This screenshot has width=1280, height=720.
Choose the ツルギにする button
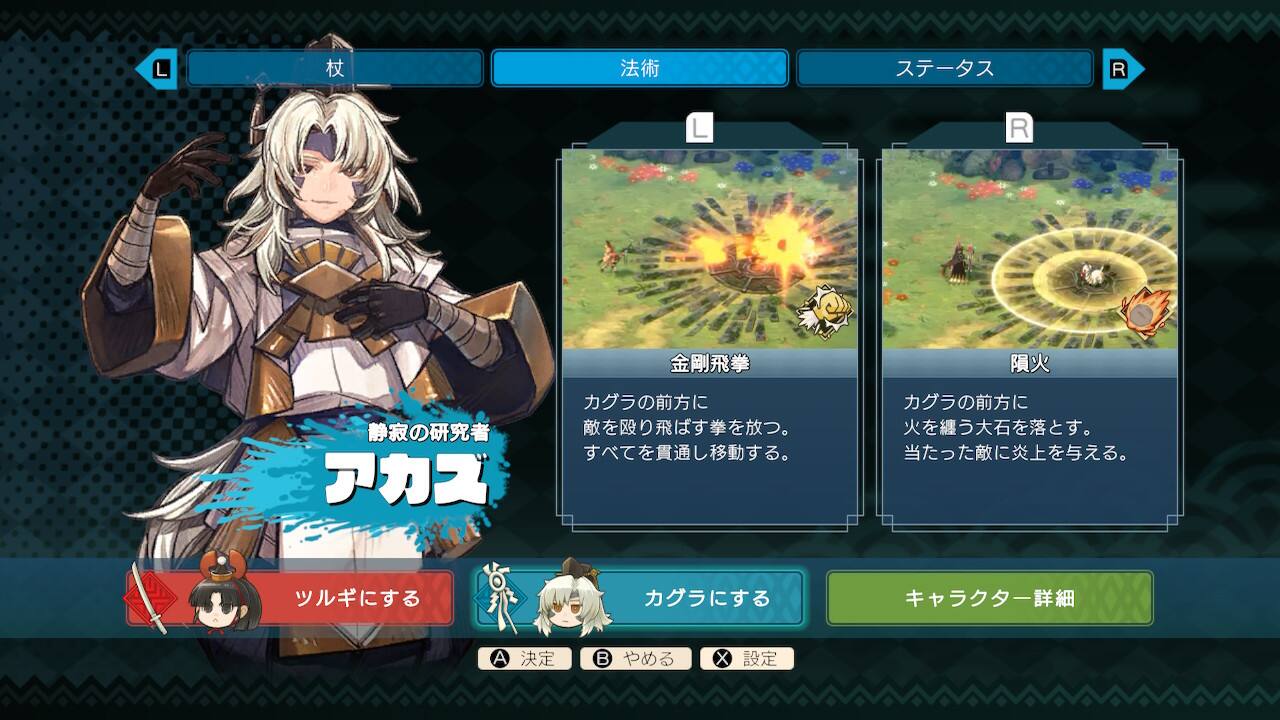click(291, 598)
